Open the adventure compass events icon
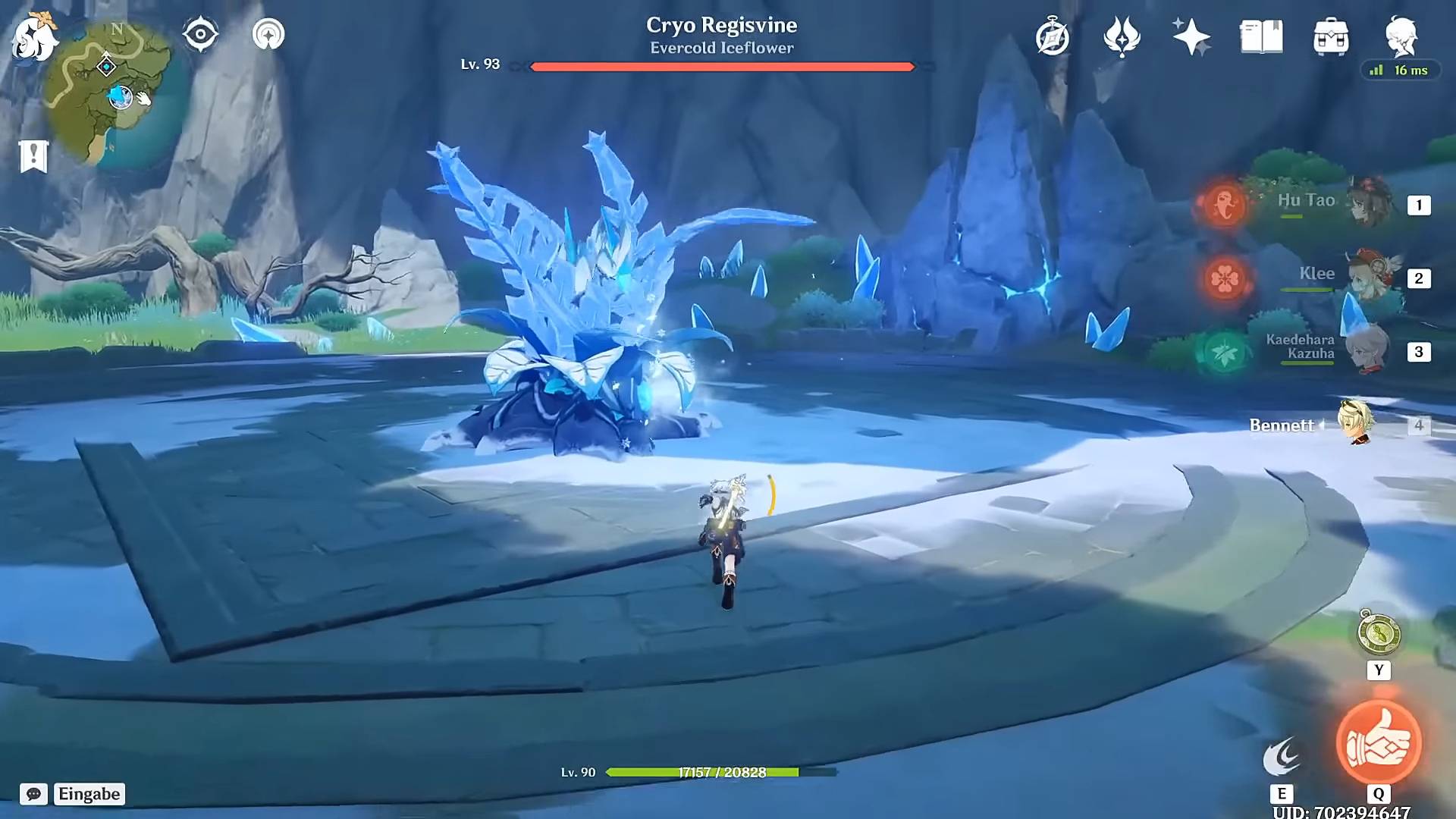The width and height of the screenshot is (1456, 819). coord(1053,36)
